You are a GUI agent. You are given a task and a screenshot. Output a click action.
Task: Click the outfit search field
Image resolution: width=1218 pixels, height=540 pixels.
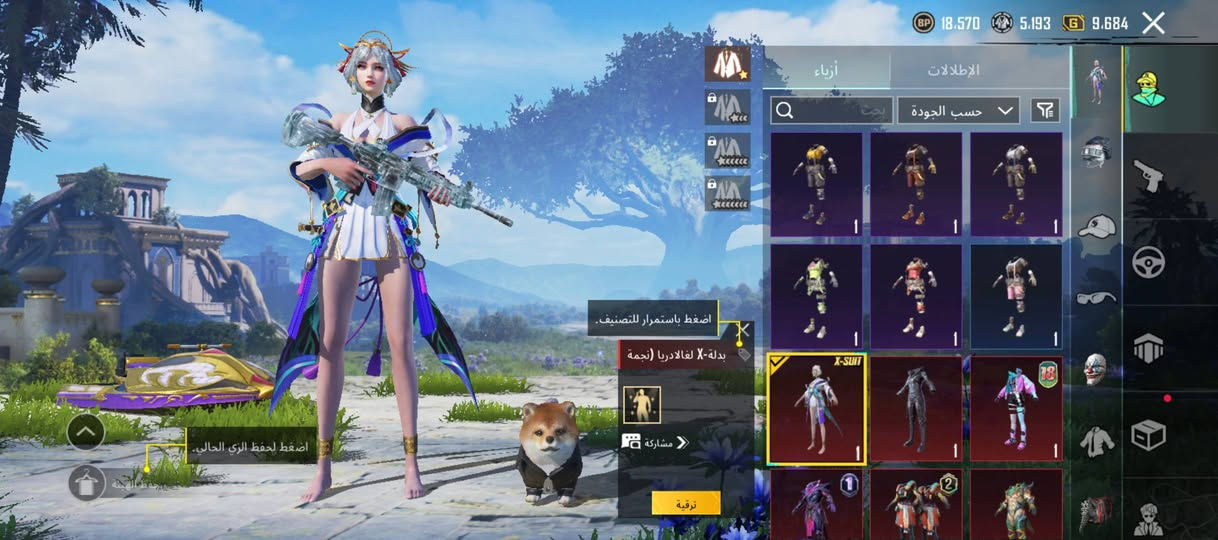[x=831, y=110]
